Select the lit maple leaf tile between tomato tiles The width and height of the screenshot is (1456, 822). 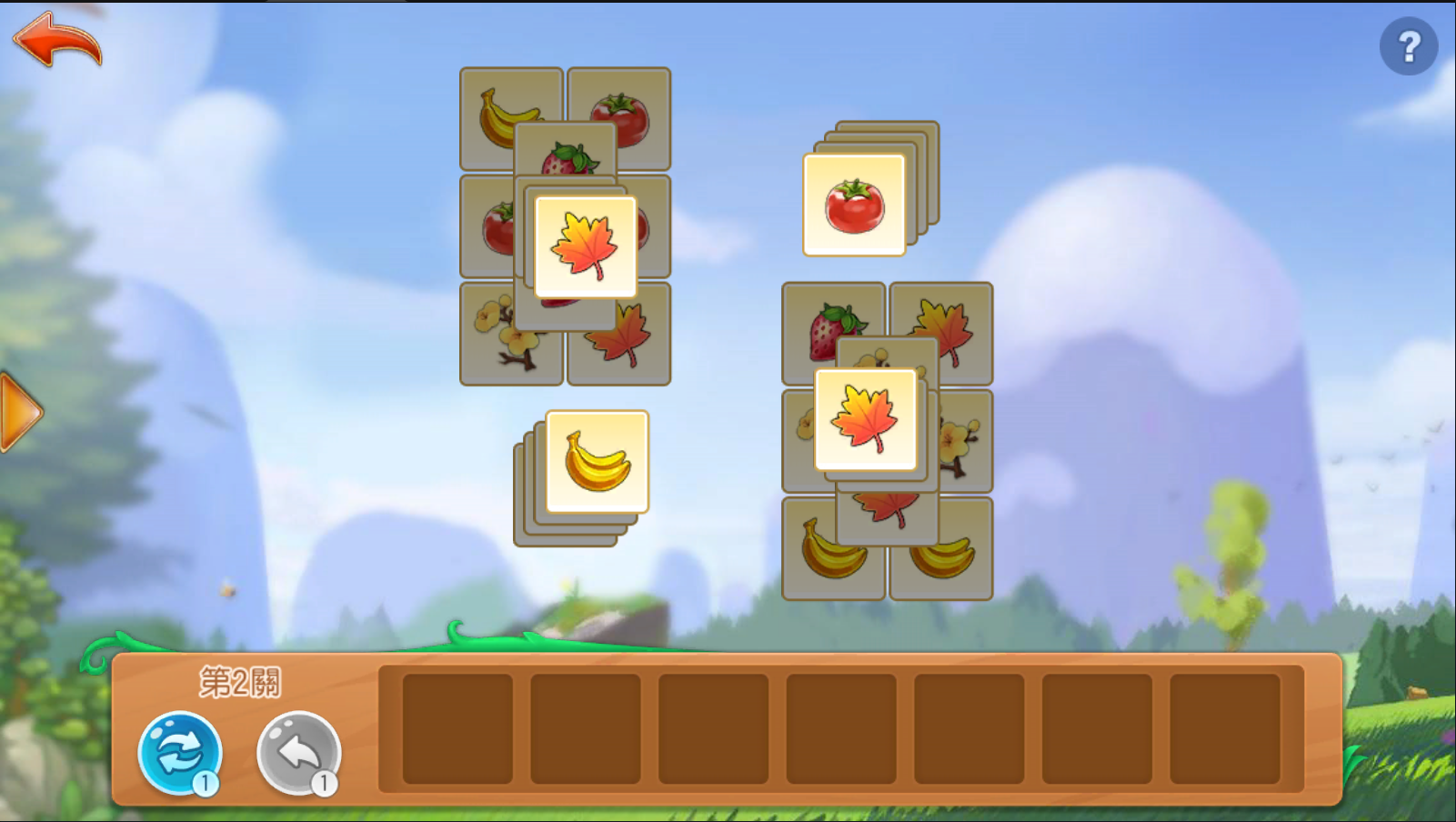[x=586, y=246]
